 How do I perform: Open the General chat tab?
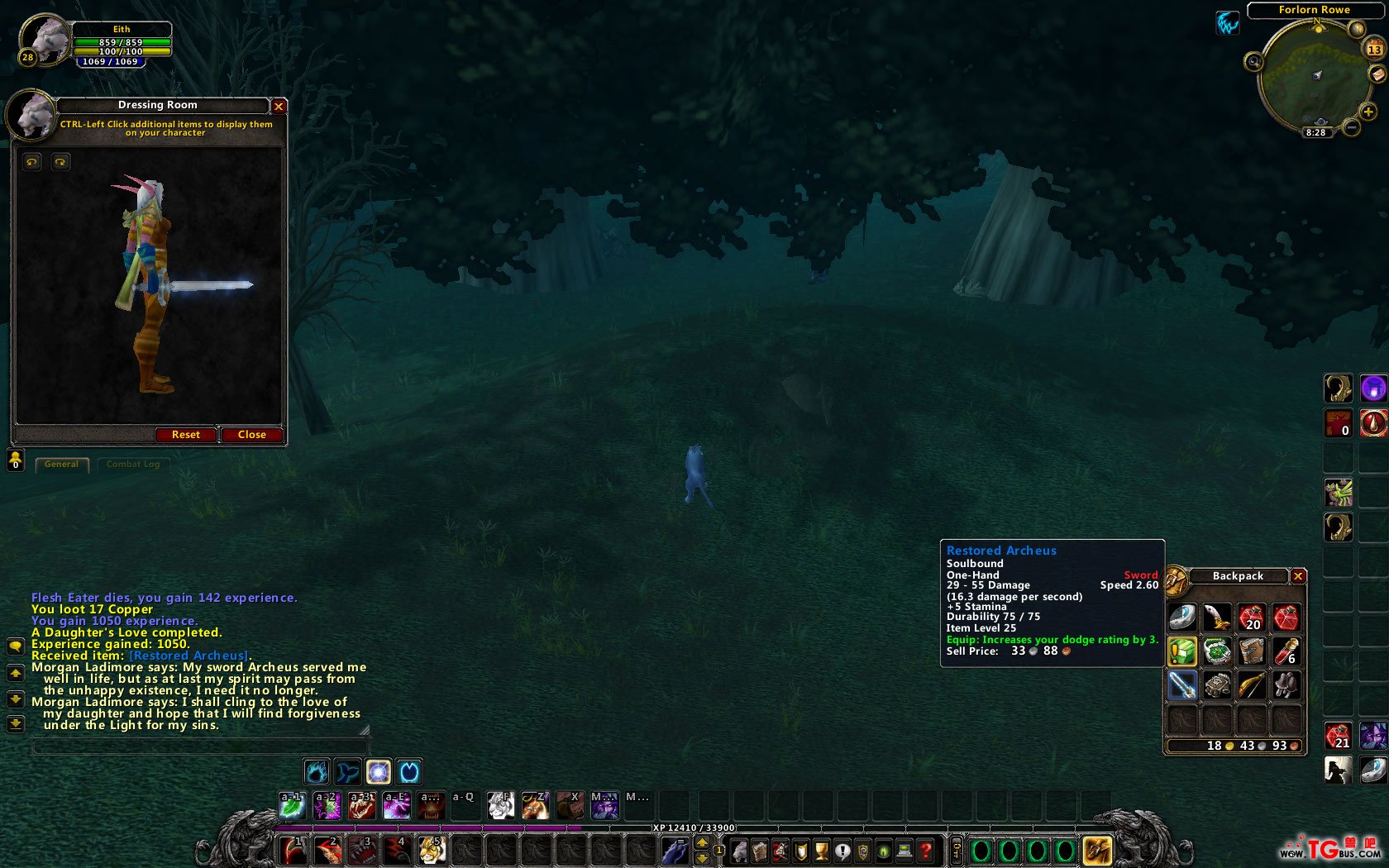(x=62, y=465)
